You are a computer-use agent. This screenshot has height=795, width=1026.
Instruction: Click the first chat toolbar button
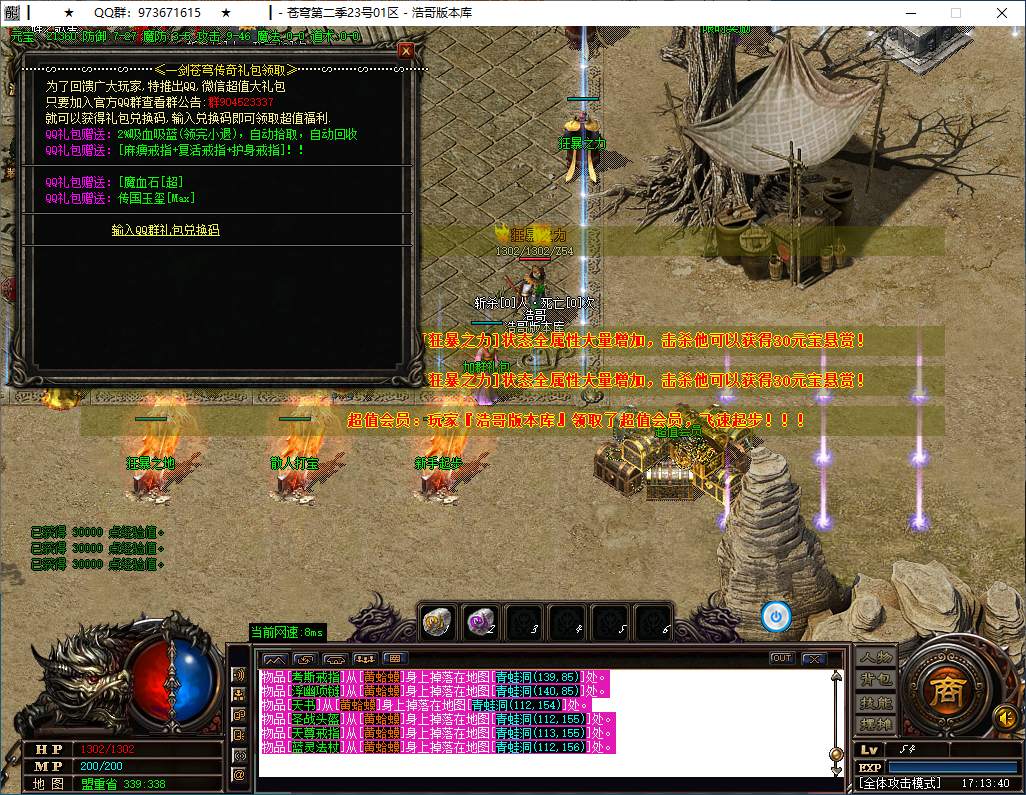tap(274, 658)
